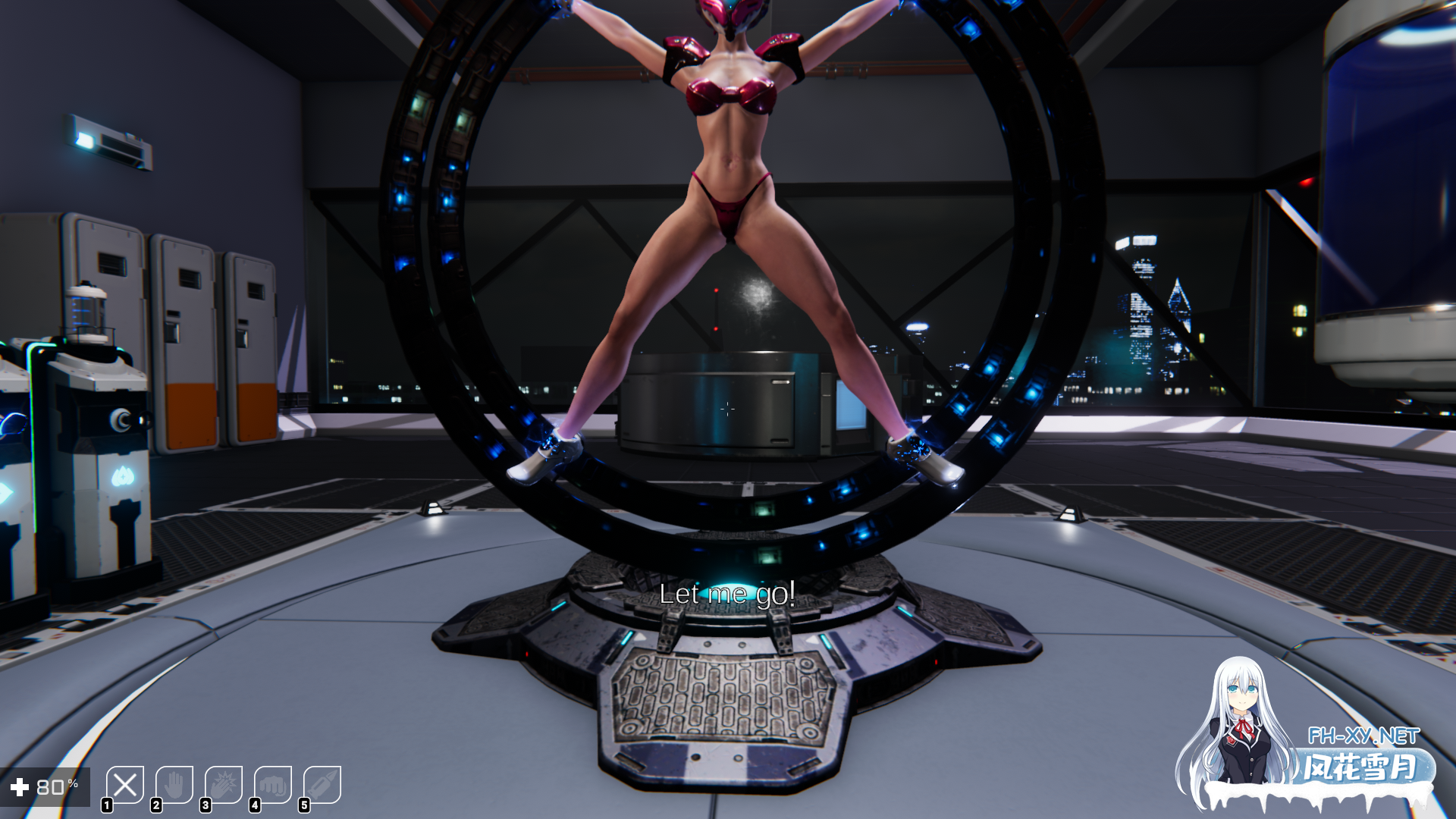Image resolution: width=1456 pixels, height=819 pixels.
Task: Equip the hand tool in slot 2
Action: click(174, 786)
